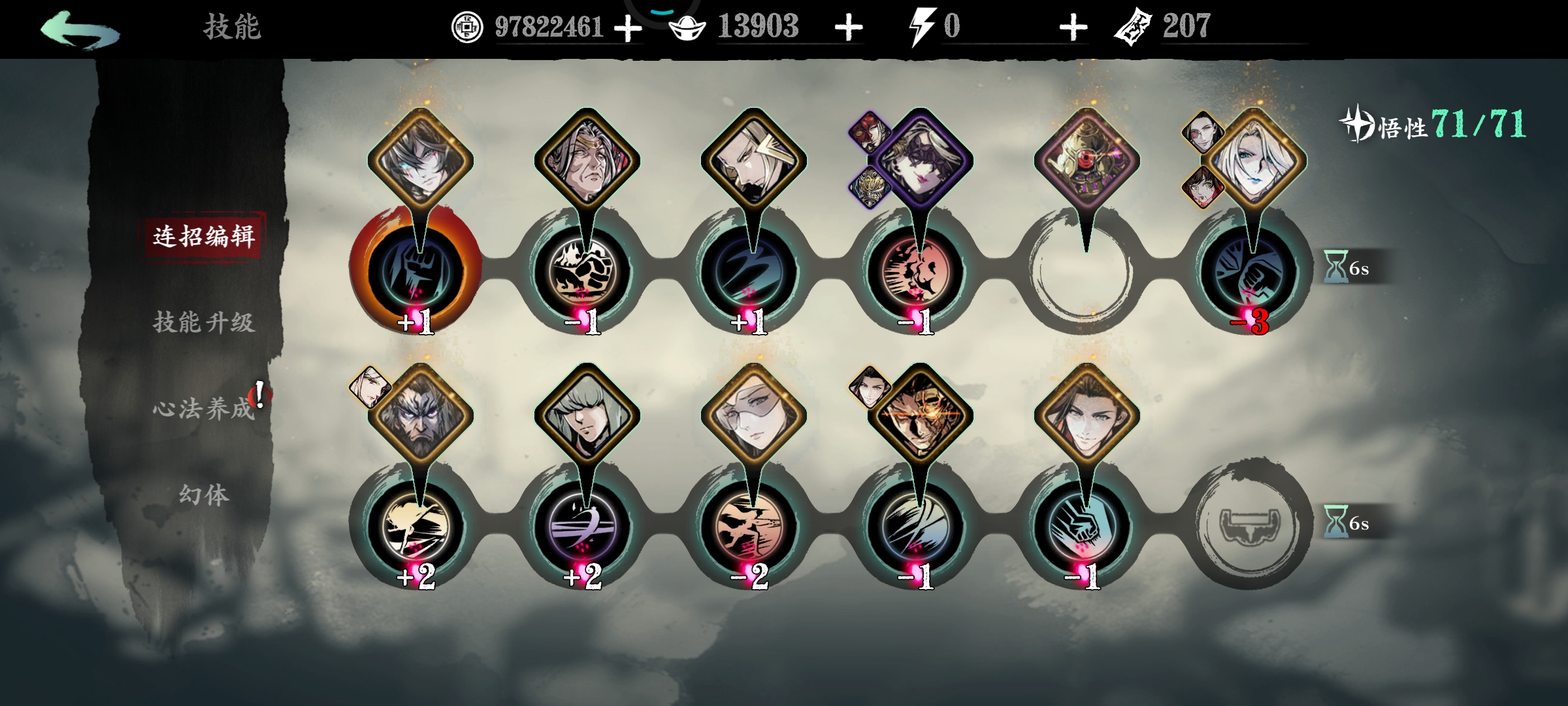Select the blindfolded woman portrait
1568x706 pixels.
(753, 415)
